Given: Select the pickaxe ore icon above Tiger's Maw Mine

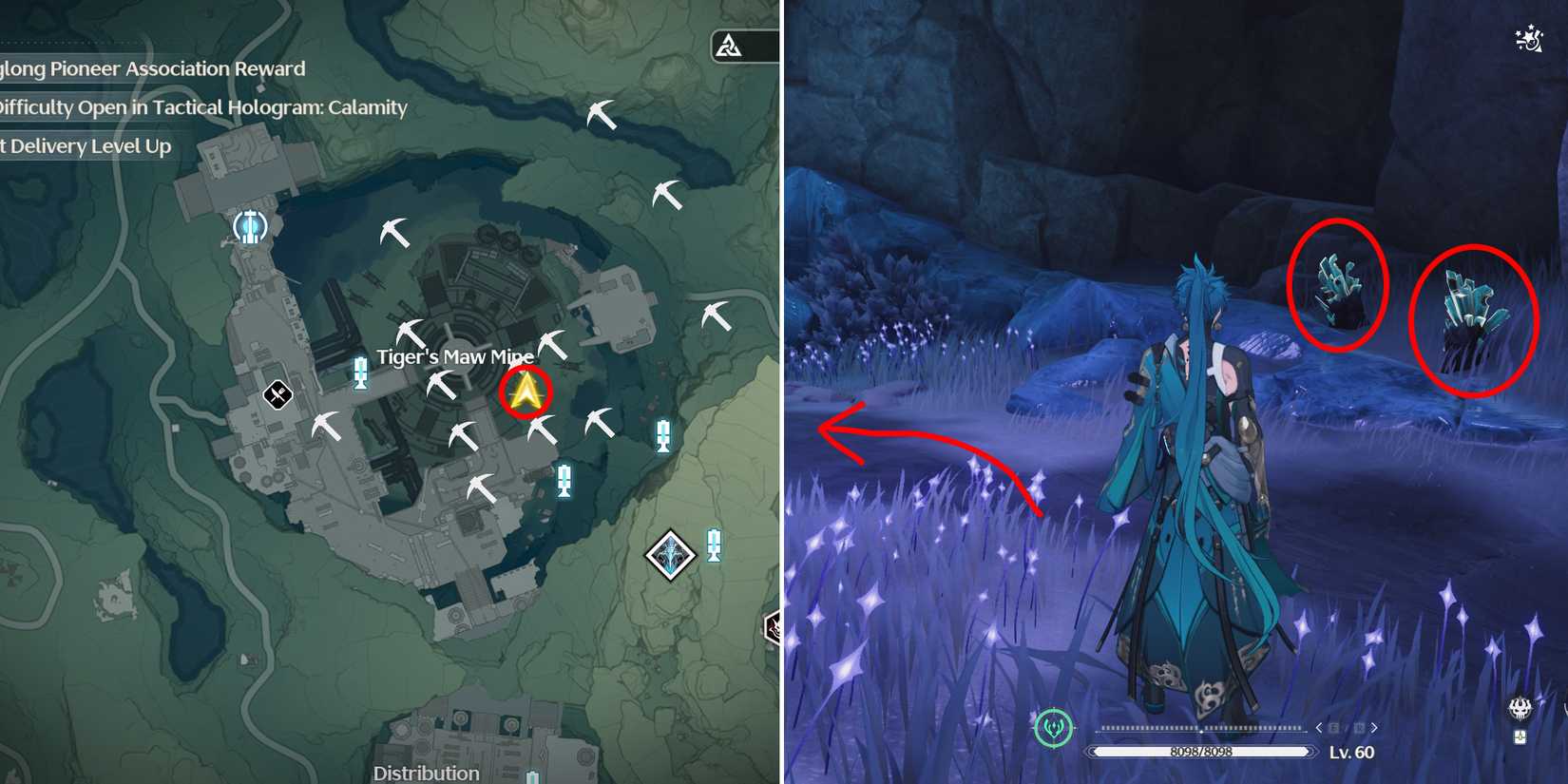Looking at the screenshot, I should point(411,332).
